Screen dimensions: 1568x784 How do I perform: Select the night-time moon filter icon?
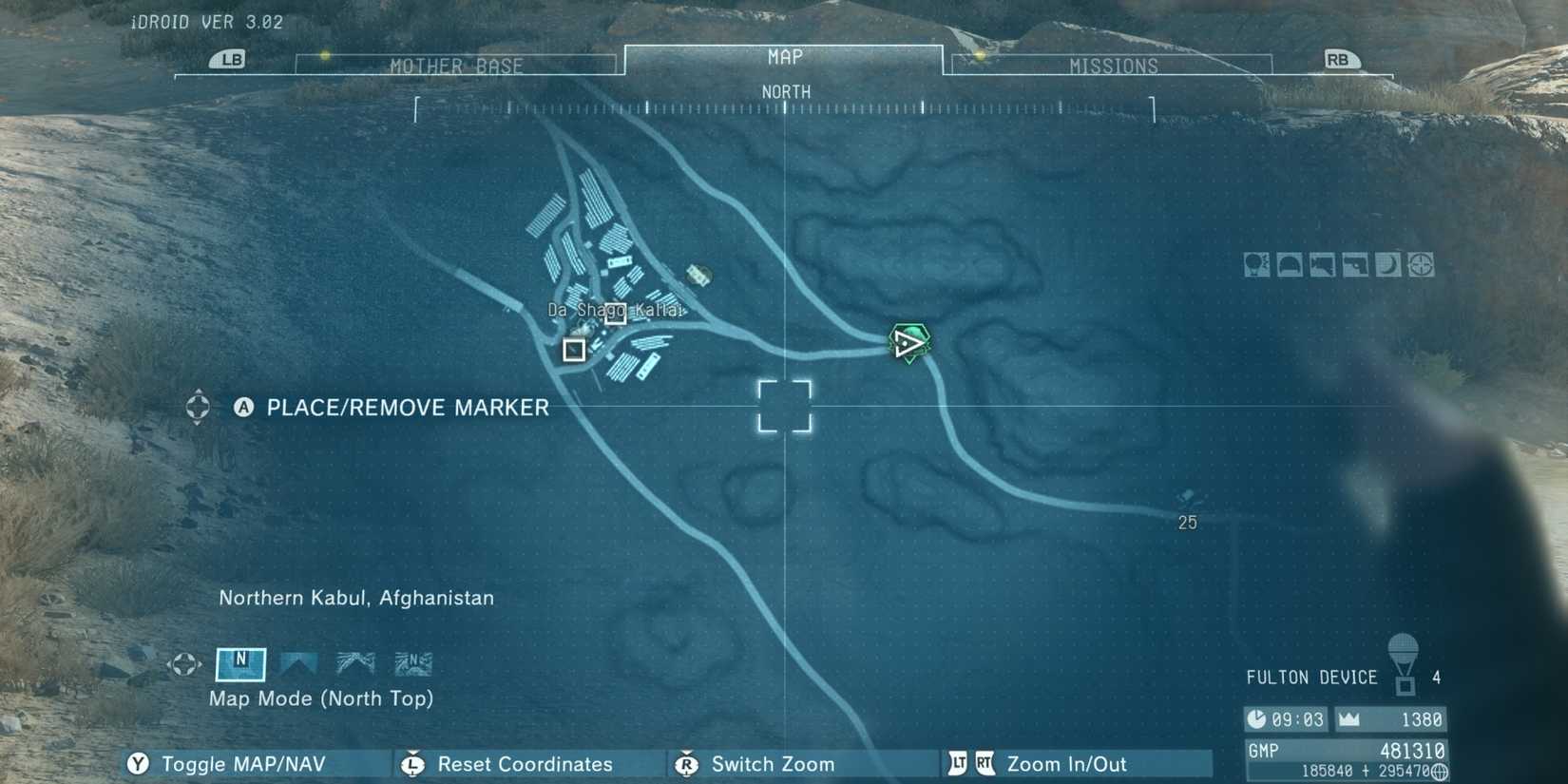[1387, 264]
